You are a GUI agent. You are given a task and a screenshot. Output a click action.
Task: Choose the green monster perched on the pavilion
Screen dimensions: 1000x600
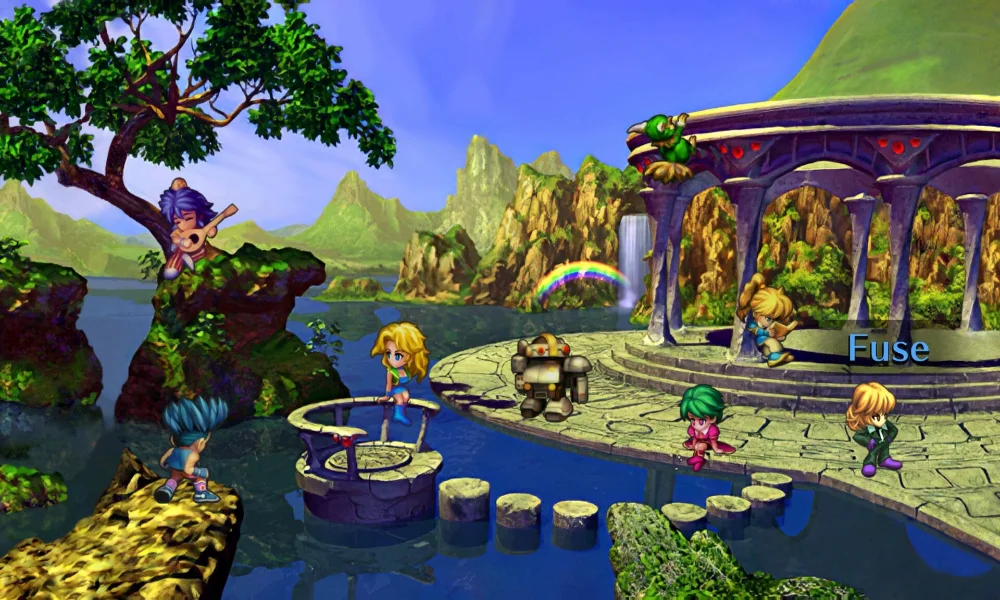pyautogui.click(x=665, y=144)
